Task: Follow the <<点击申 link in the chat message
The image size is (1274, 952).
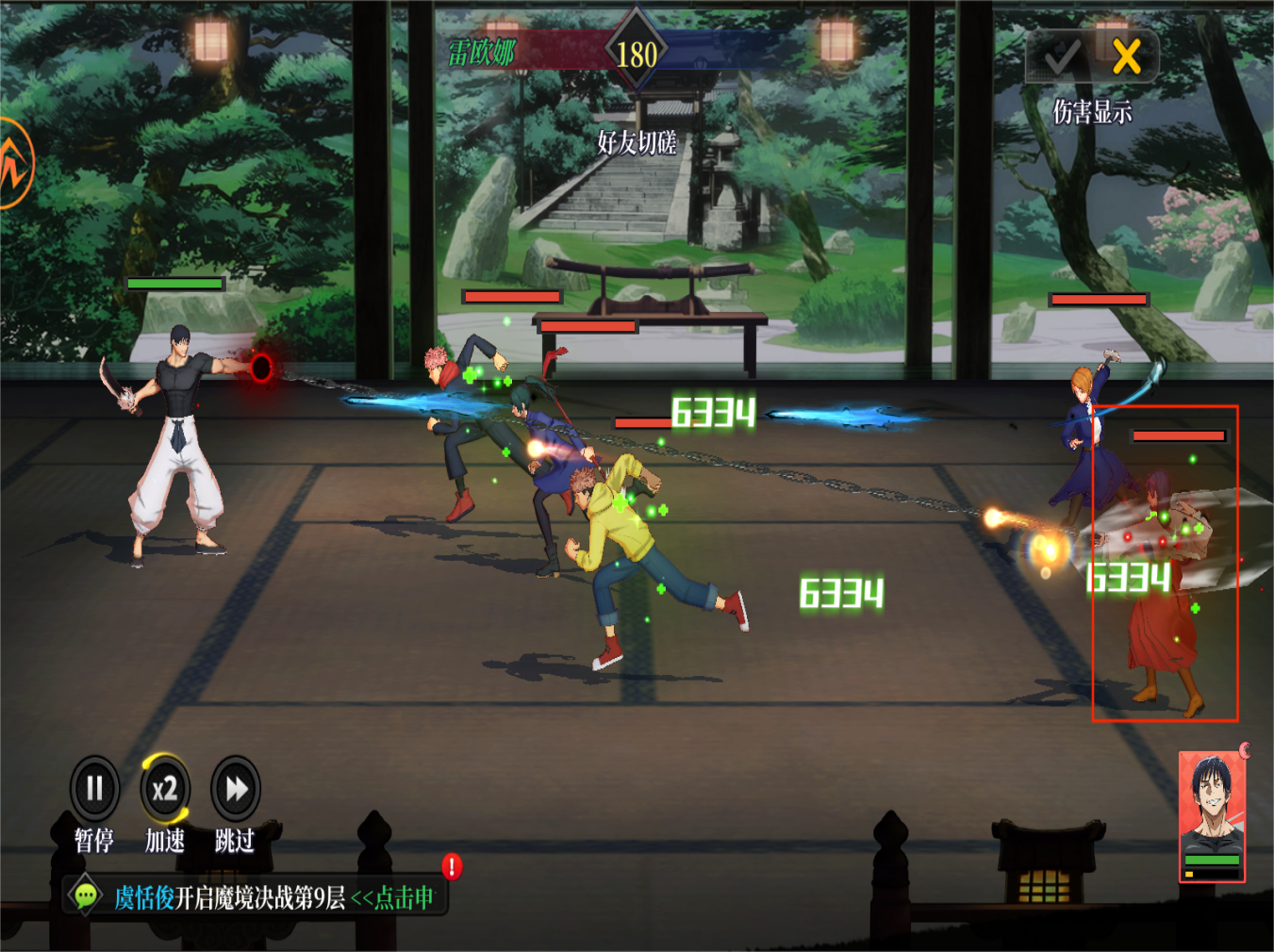Action: tap(392, 898)
